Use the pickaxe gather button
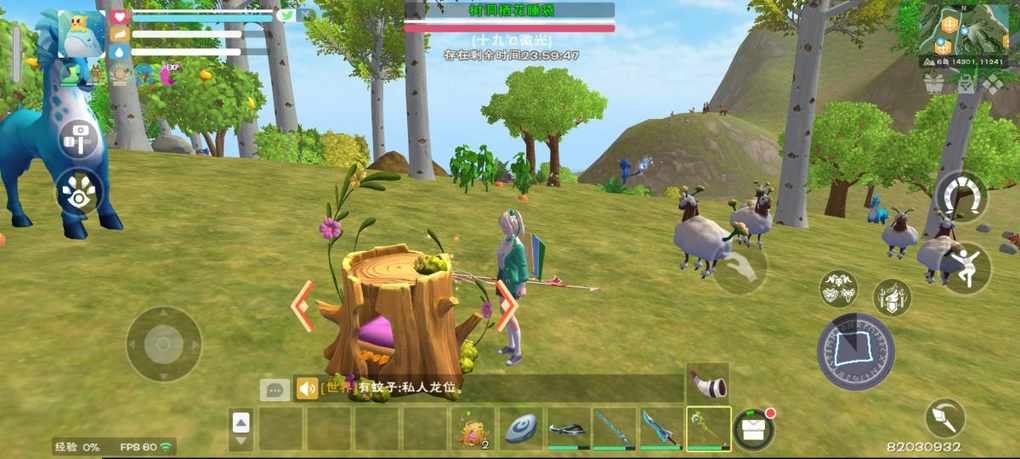Viewport: 1020px width, 459px height. (x=944, y=417)
